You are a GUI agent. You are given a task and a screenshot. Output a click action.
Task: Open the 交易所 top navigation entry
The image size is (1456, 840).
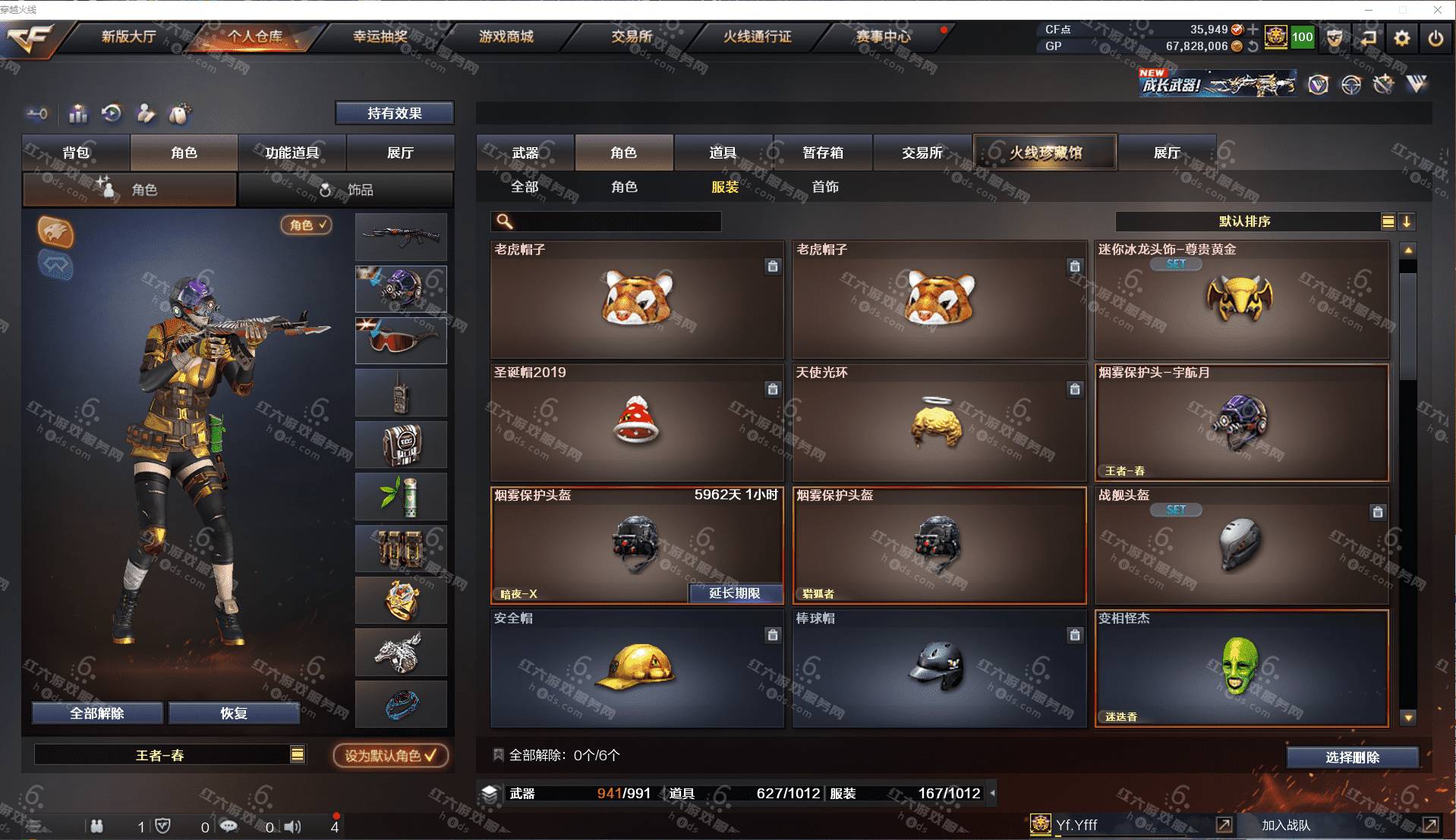[x=632, y=36]
